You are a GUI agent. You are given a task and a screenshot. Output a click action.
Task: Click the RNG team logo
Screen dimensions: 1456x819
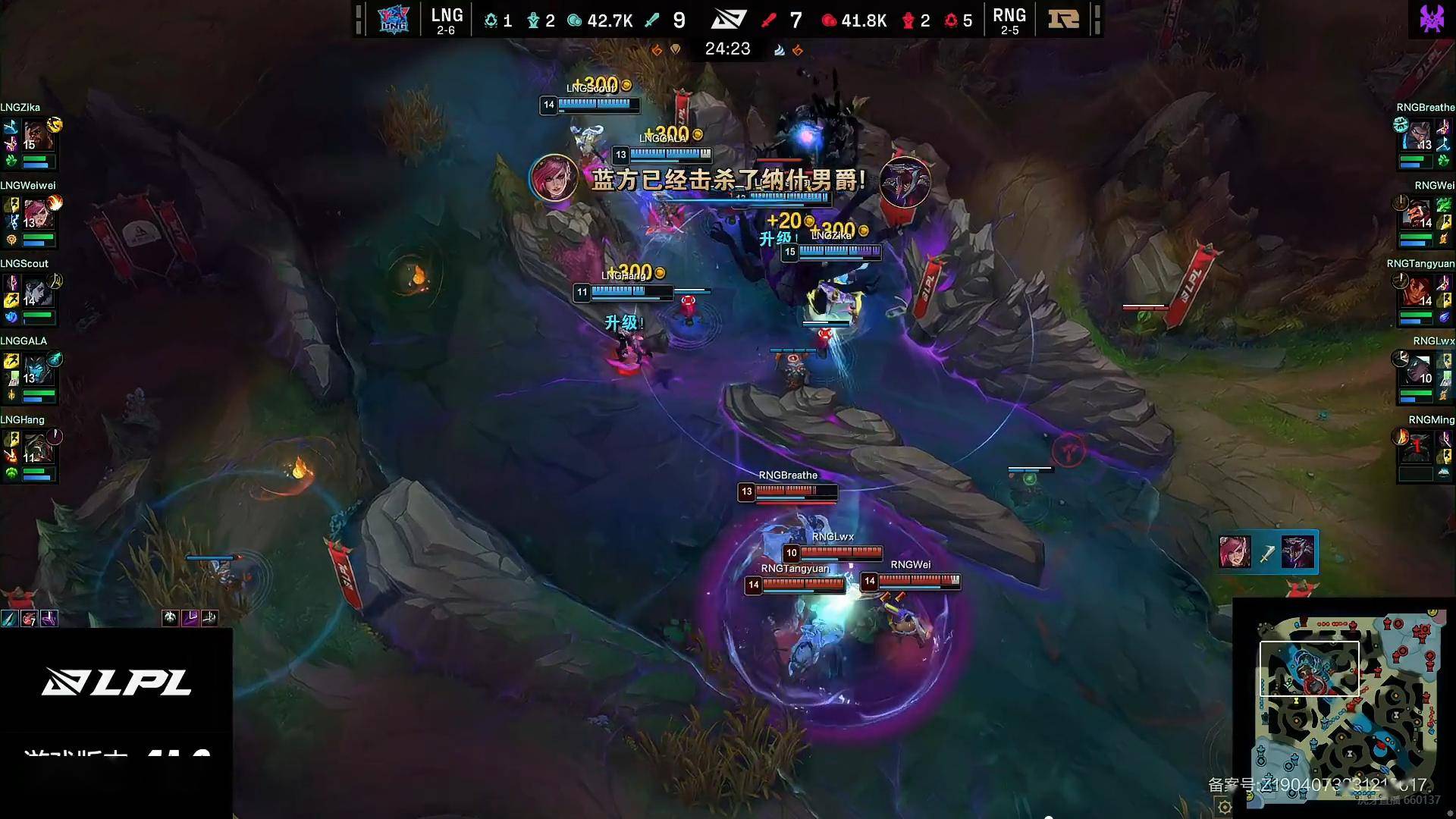(x=1063, y=19)
